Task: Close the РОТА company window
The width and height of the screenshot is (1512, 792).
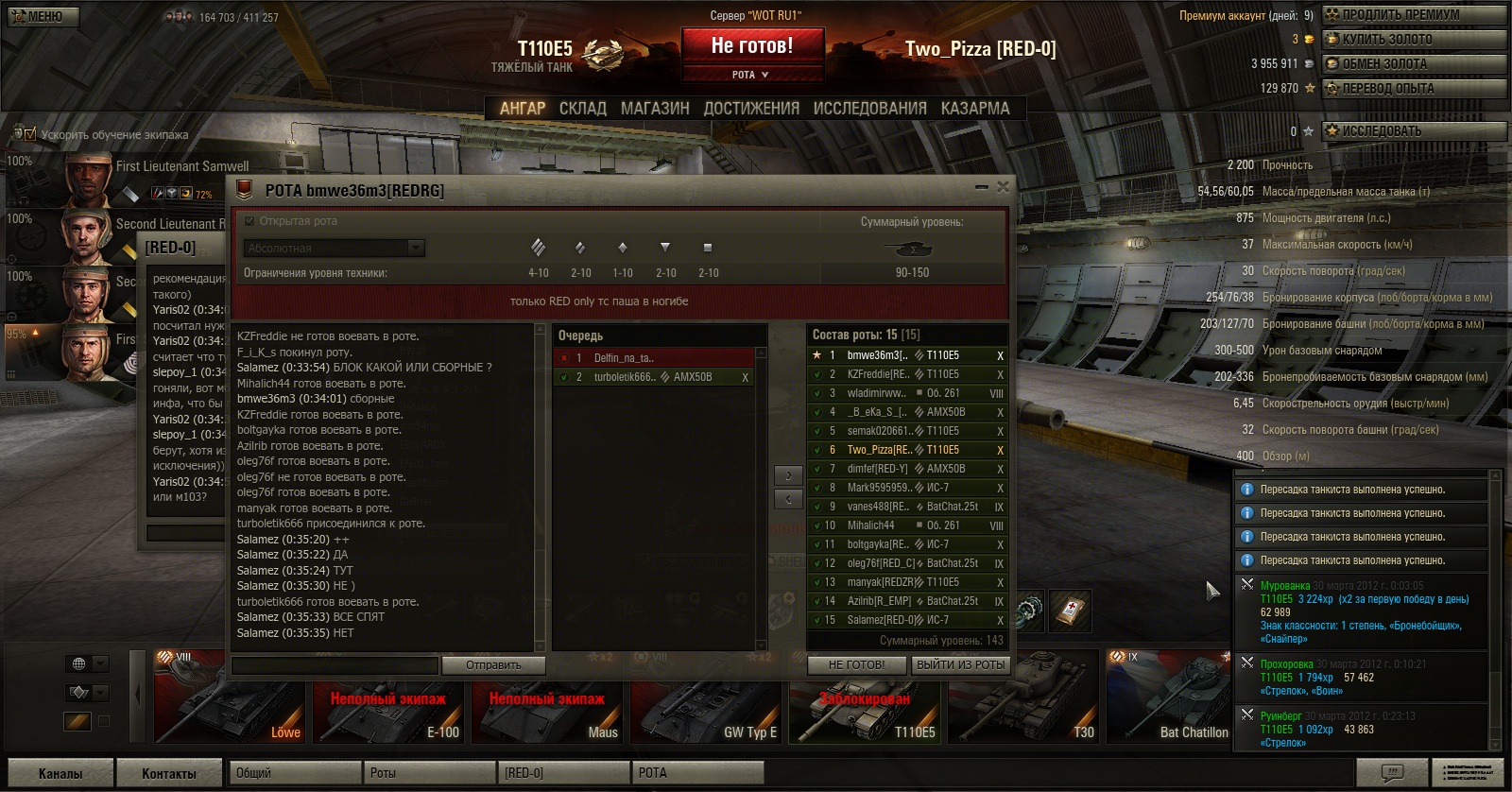Action: [1003, 188]
